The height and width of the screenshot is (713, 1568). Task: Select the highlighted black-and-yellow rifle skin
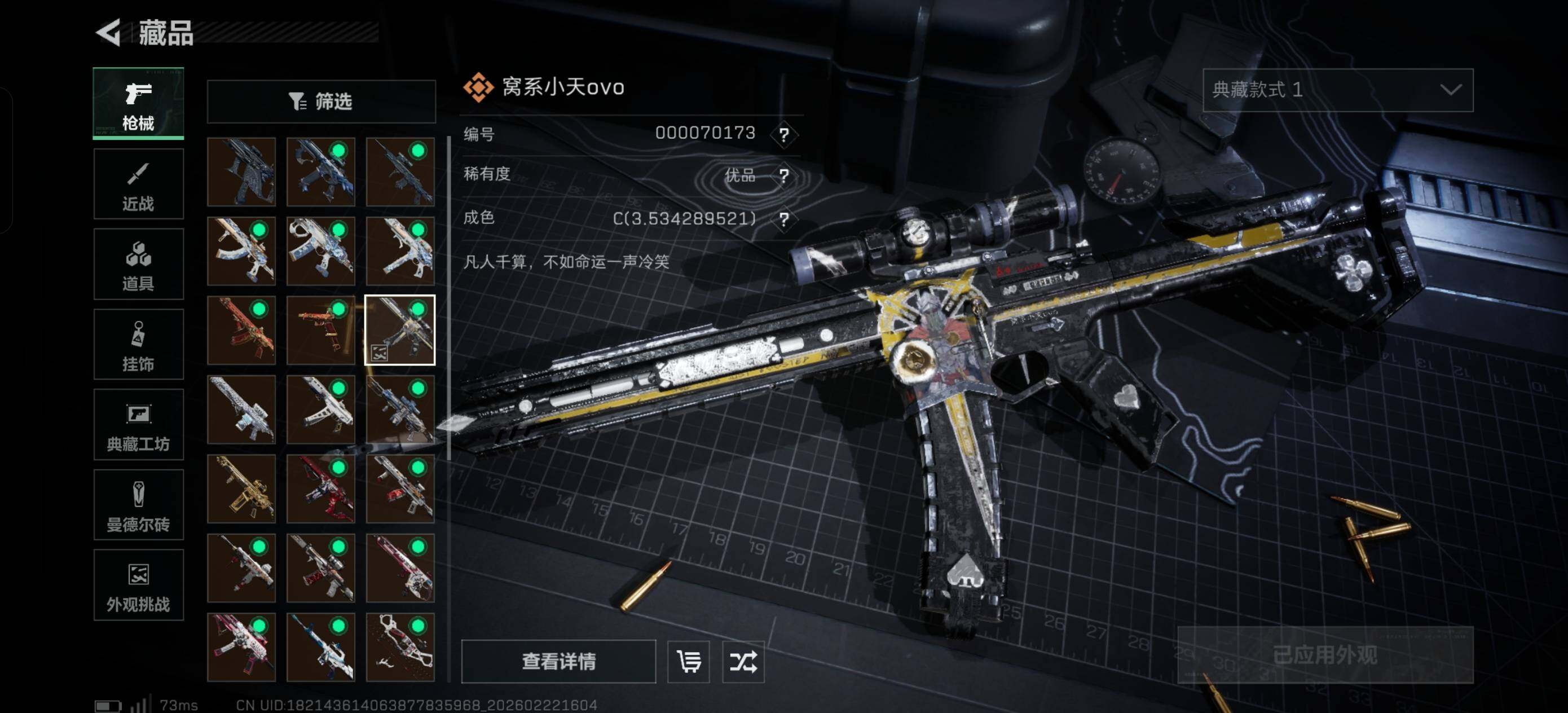[400, 330]
